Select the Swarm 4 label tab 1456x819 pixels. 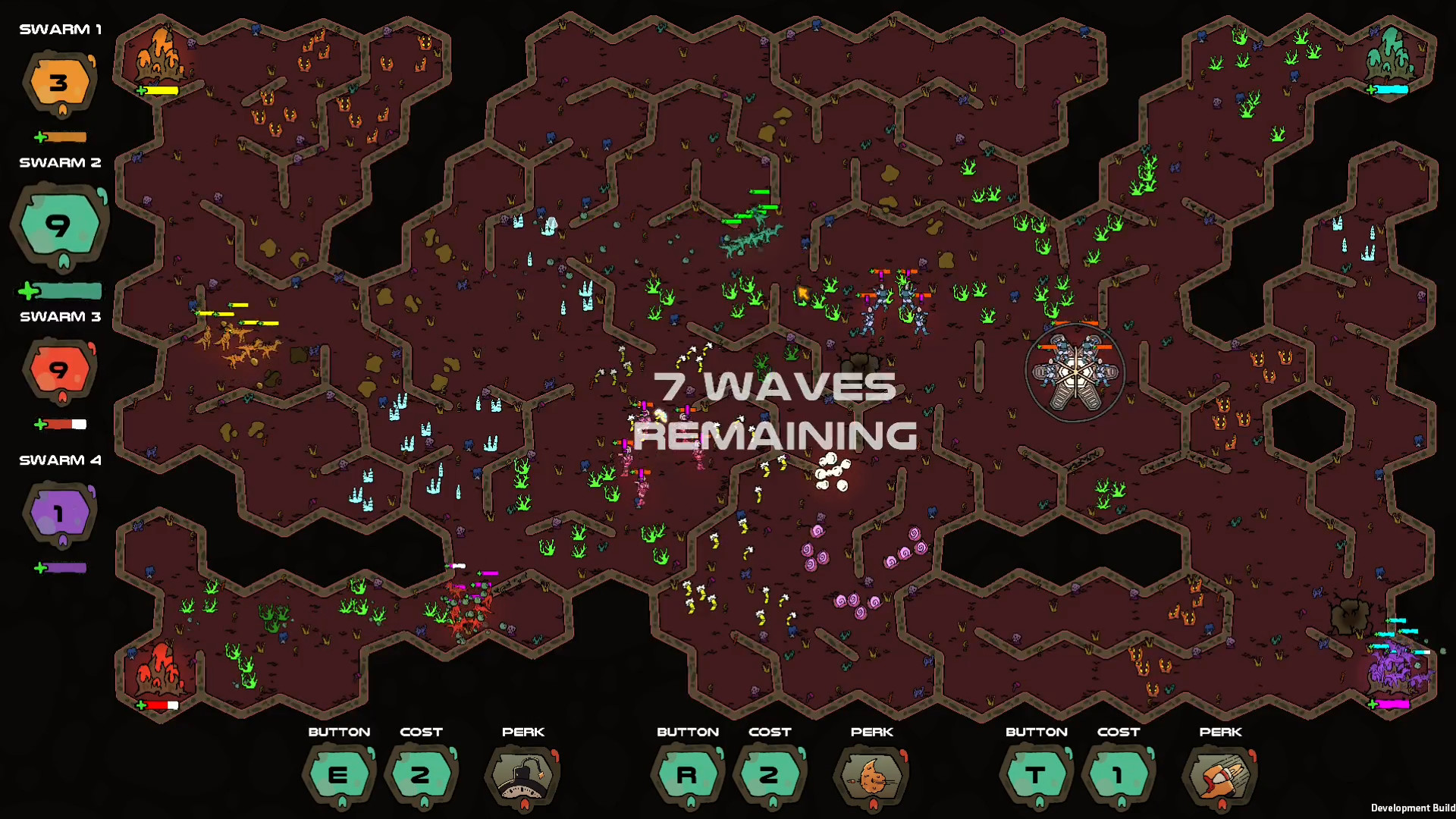click(59, 460)
